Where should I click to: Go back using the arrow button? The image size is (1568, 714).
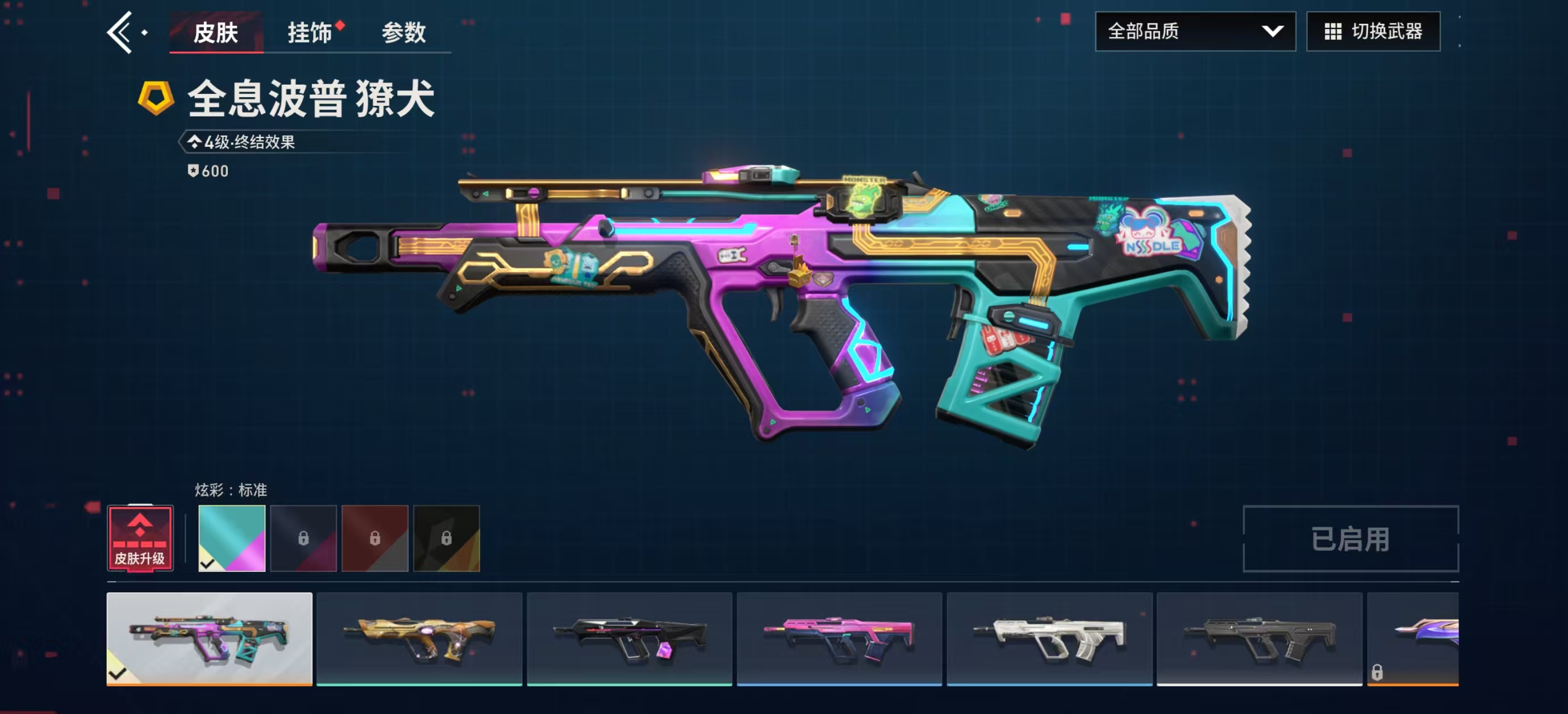click(x=119, y=33)
